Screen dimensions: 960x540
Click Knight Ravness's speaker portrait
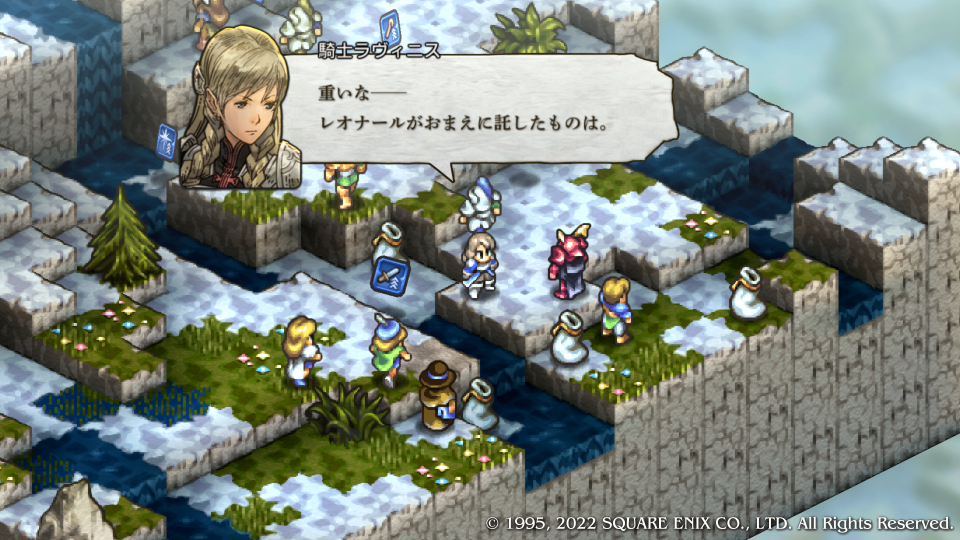(x=240, y=107)
